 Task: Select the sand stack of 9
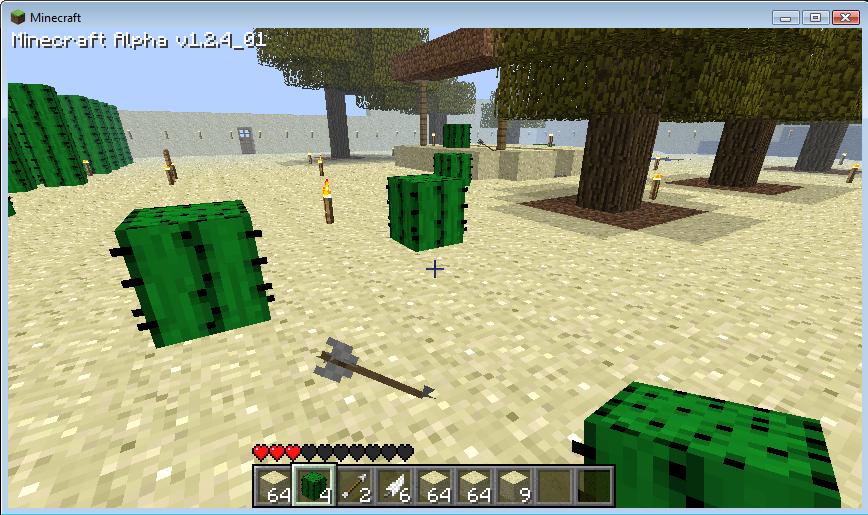pos(514,486)
